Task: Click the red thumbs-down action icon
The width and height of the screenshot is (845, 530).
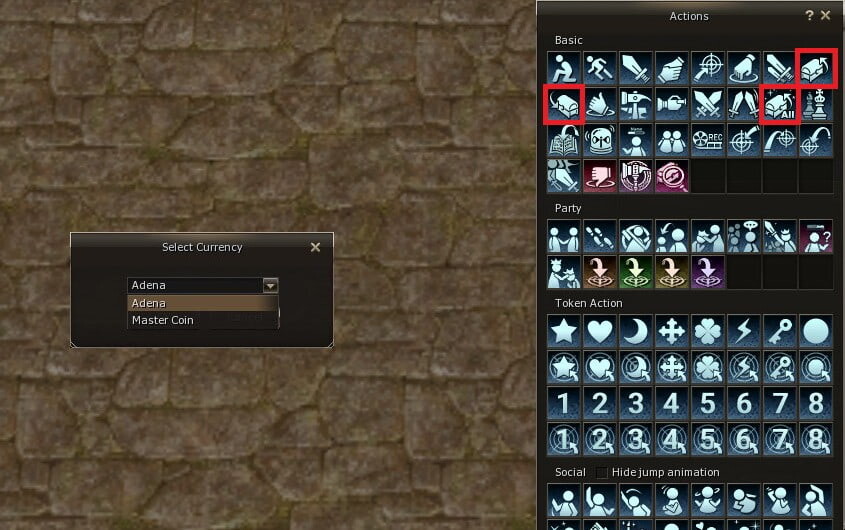Action: 599,176
